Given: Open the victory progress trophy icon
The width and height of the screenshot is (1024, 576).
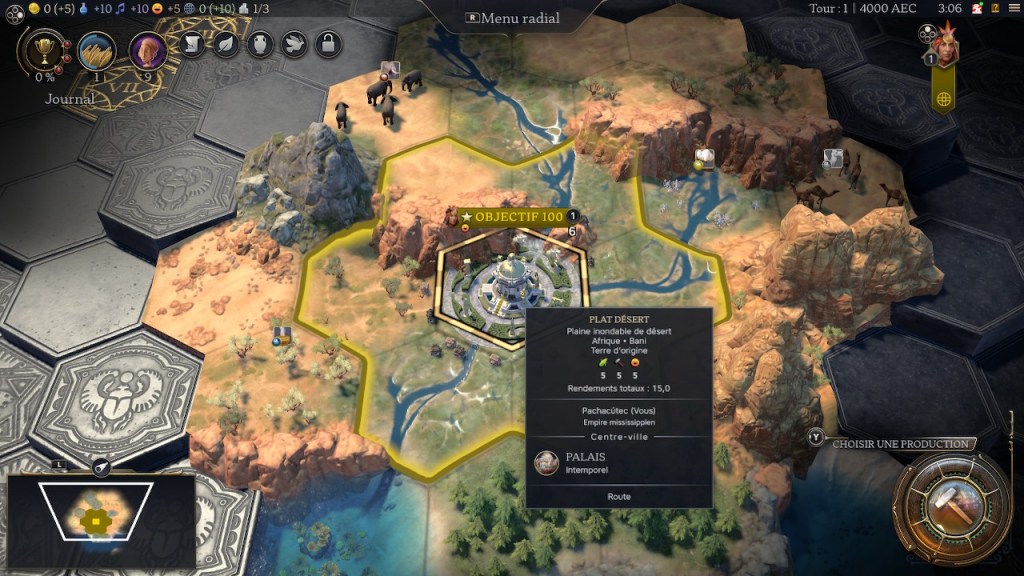Looking at the screenshot, I should [44, 50].
